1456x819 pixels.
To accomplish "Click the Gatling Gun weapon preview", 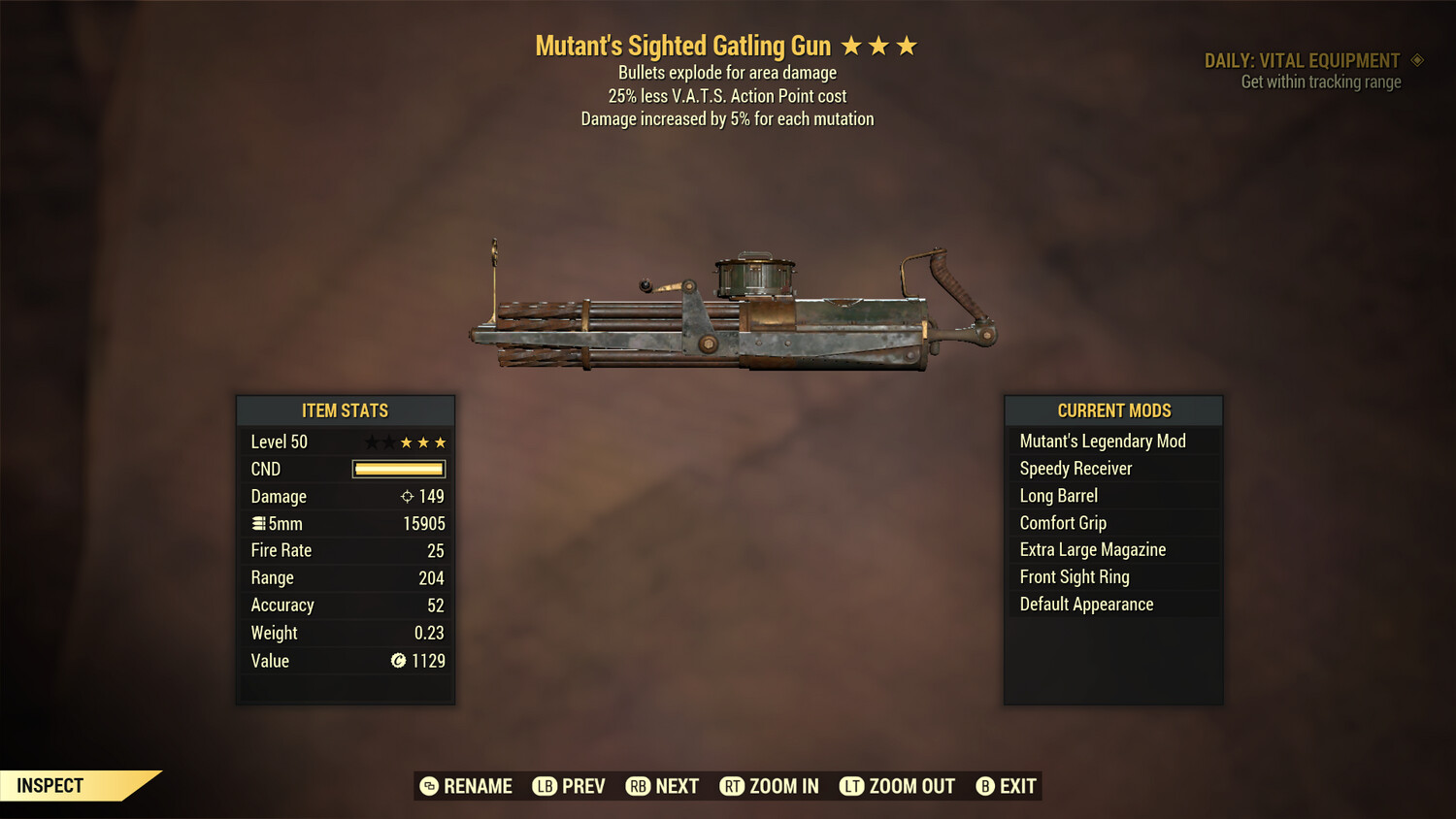I will click(x=728, y=311).
